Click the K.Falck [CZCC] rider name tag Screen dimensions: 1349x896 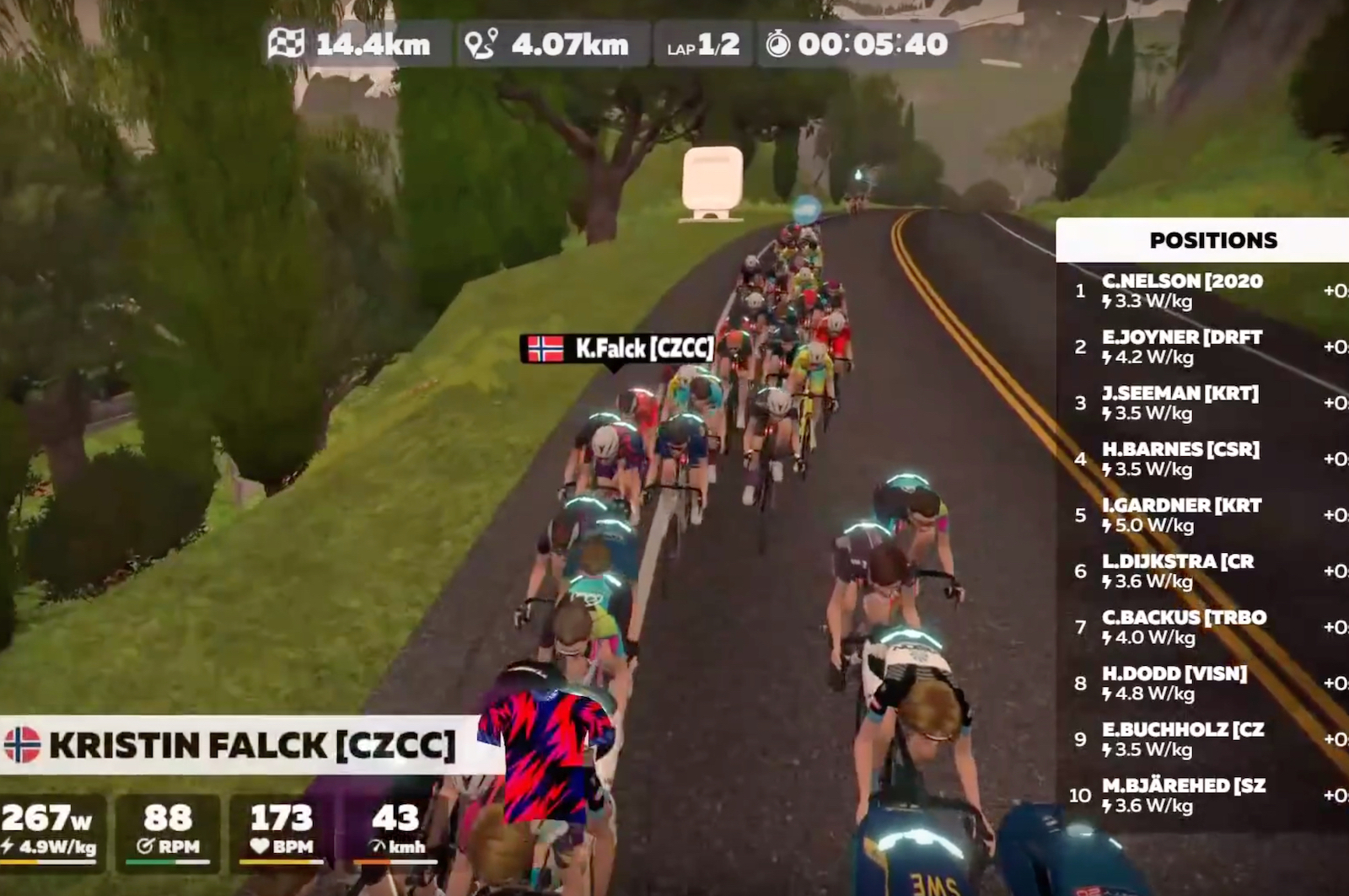point(618,348)
